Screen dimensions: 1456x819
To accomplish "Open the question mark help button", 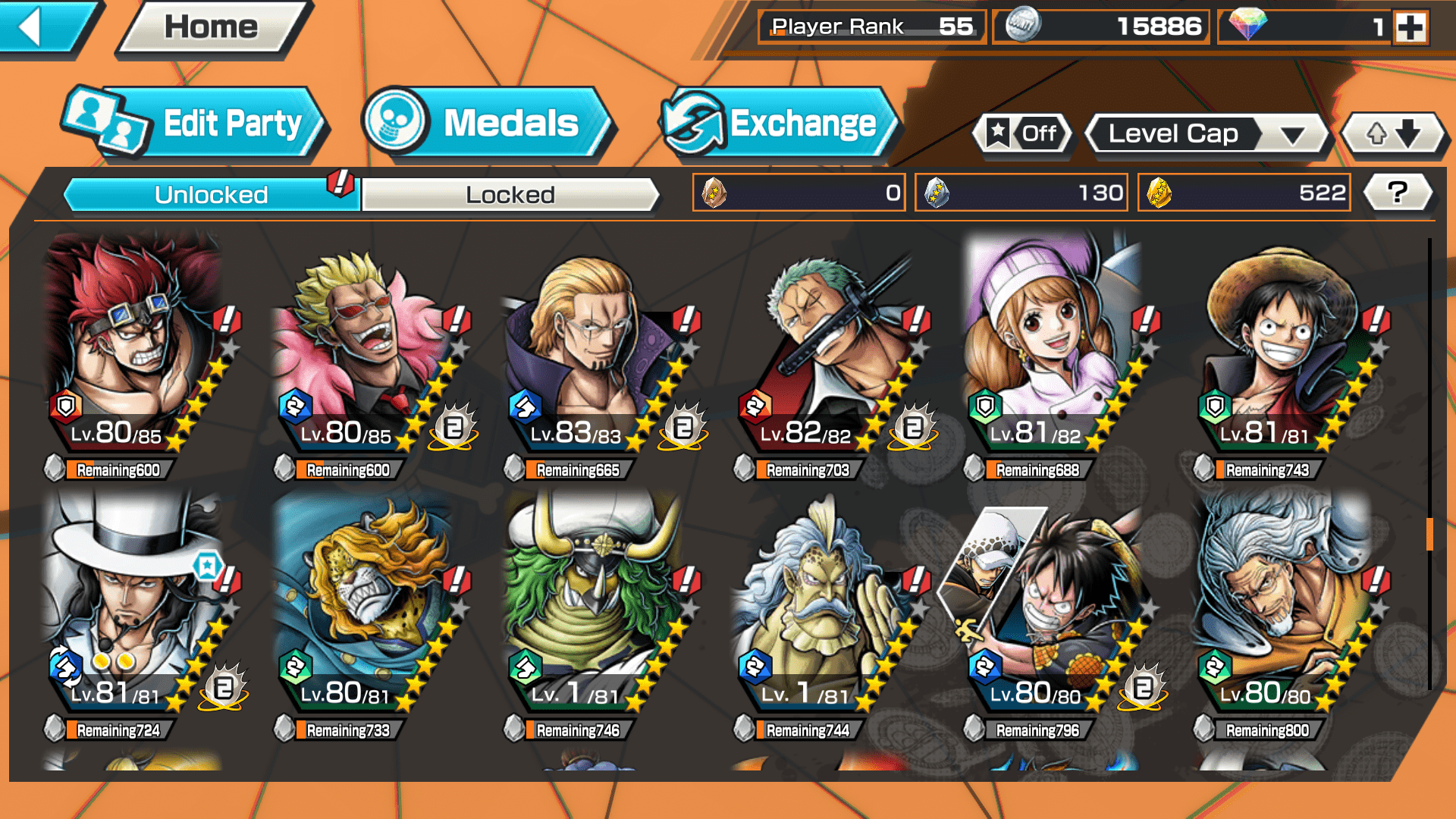I will click(1398, 193).
